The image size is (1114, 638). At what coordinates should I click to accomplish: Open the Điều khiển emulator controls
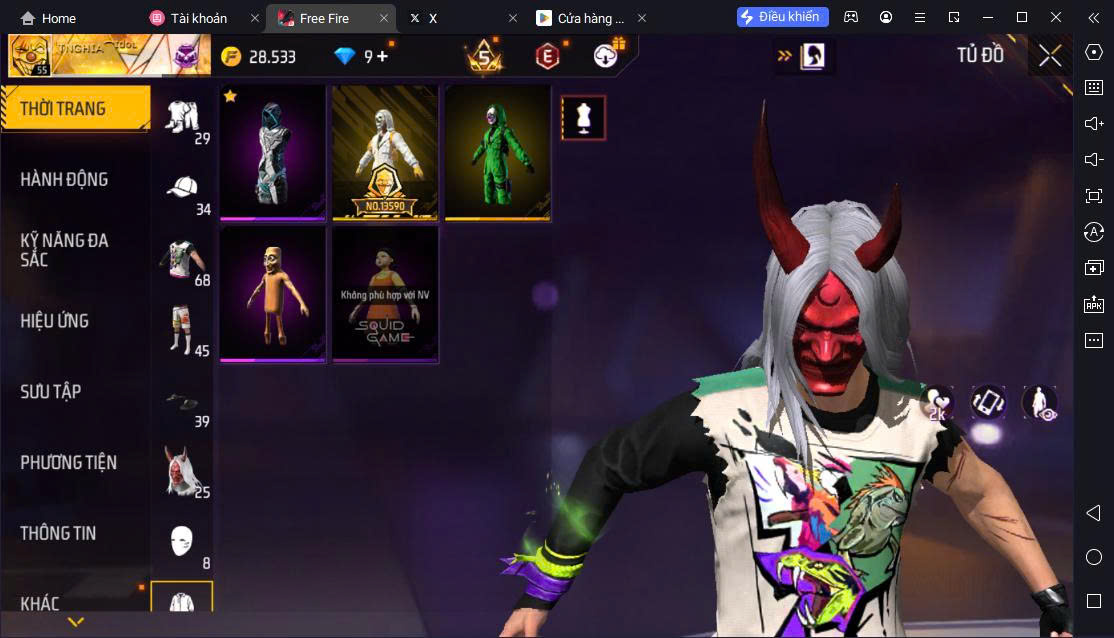click(783, 17)
